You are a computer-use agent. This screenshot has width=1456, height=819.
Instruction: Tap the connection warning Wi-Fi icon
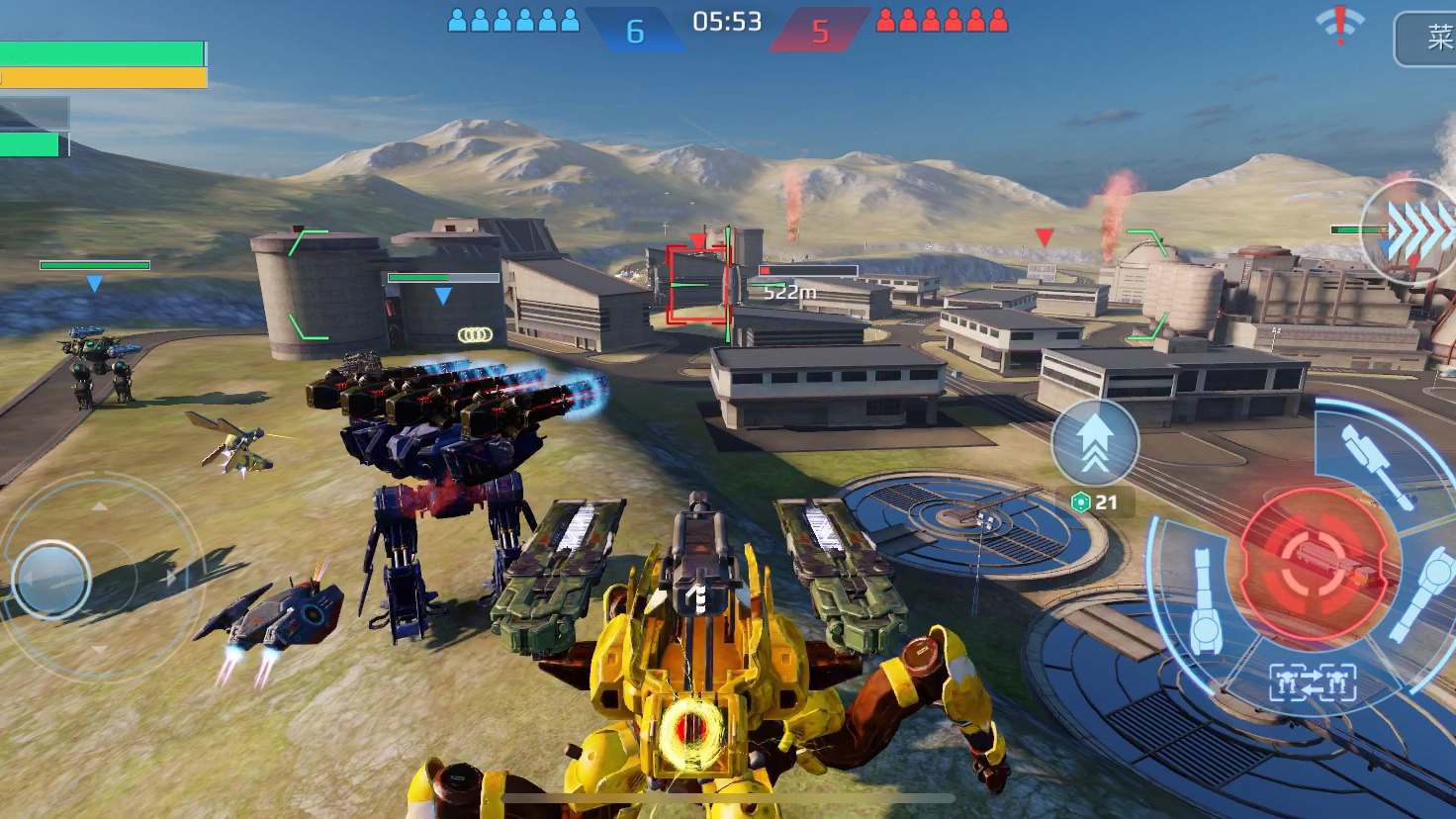coord(1339,25)
